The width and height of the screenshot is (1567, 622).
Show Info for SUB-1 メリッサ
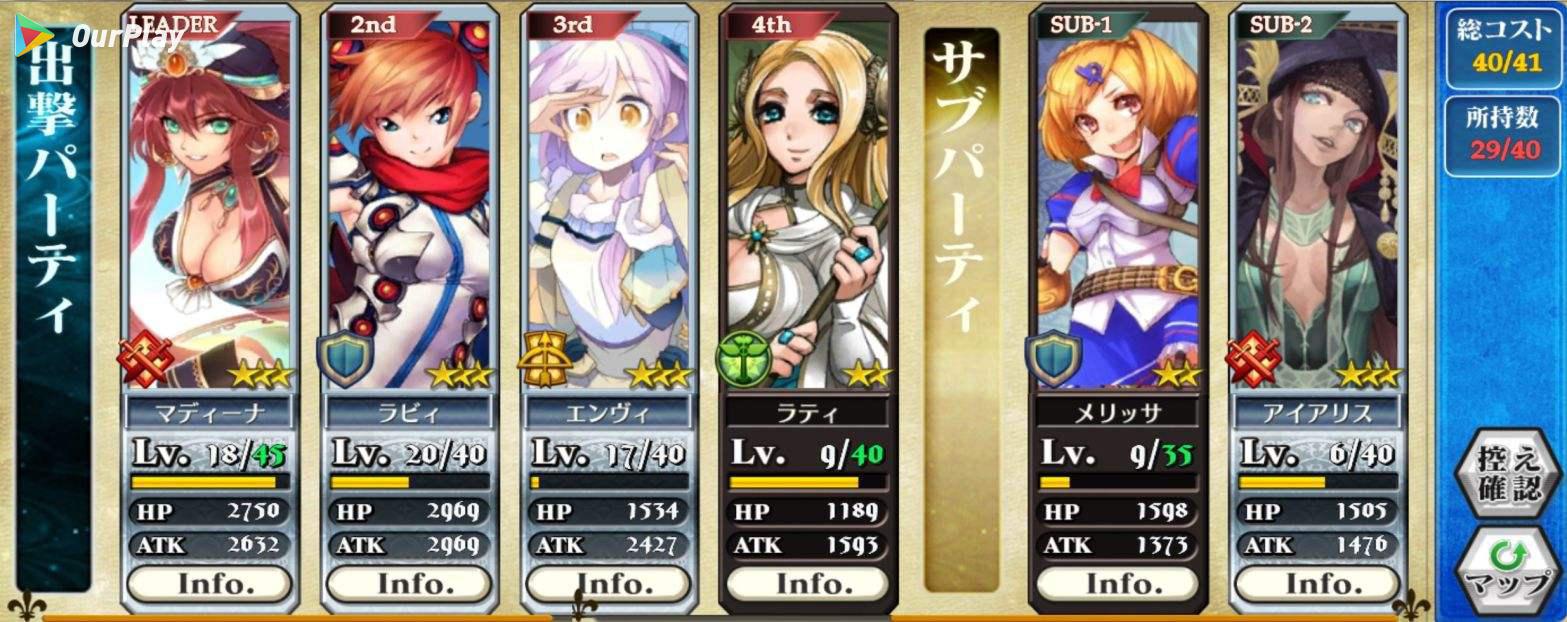[1117, 583]
